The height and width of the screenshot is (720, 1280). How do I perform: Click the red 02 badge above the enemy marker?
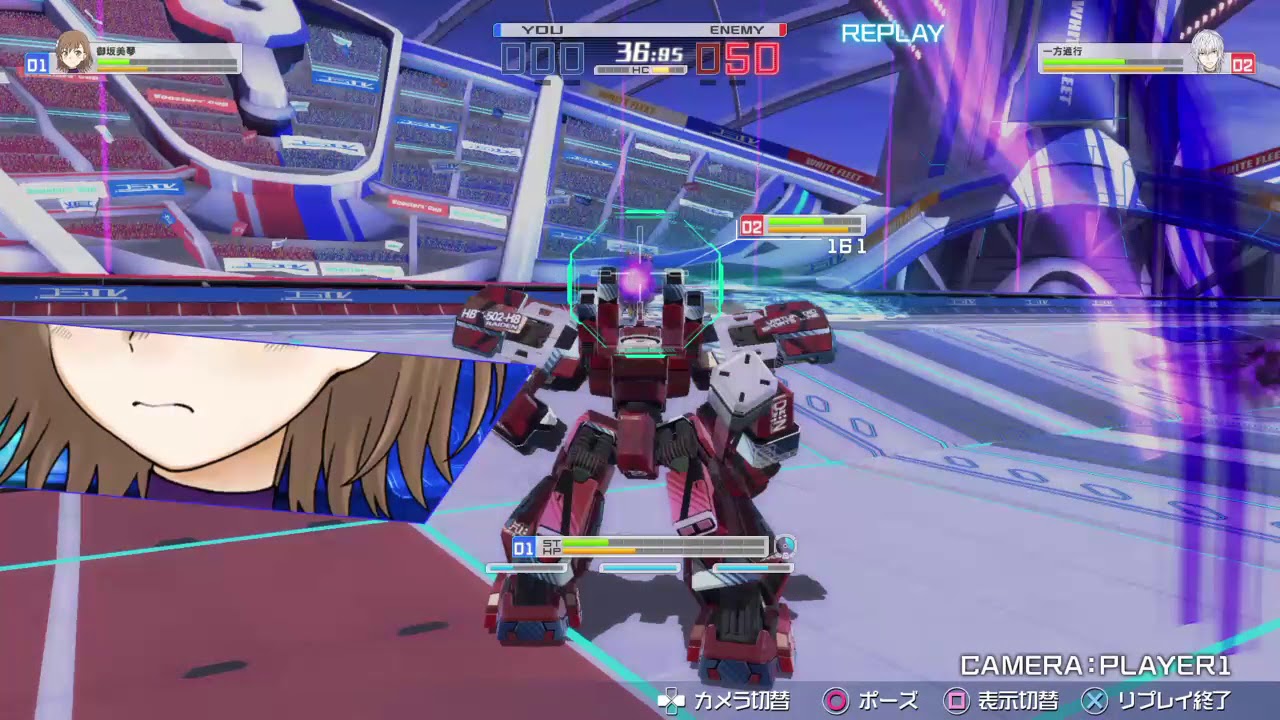[752, 226]
